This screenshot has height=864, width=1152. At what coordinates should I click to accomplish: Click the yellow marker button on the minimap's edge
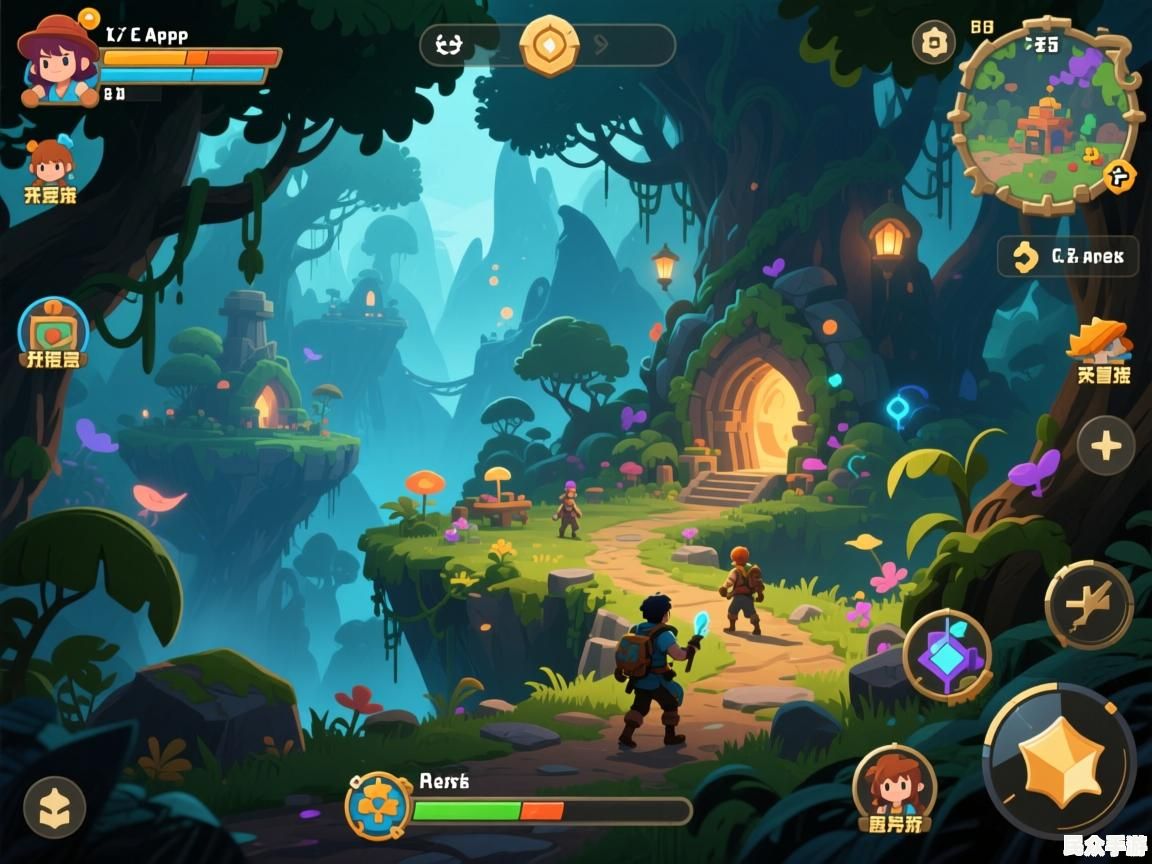click(x=1121, y=177)
